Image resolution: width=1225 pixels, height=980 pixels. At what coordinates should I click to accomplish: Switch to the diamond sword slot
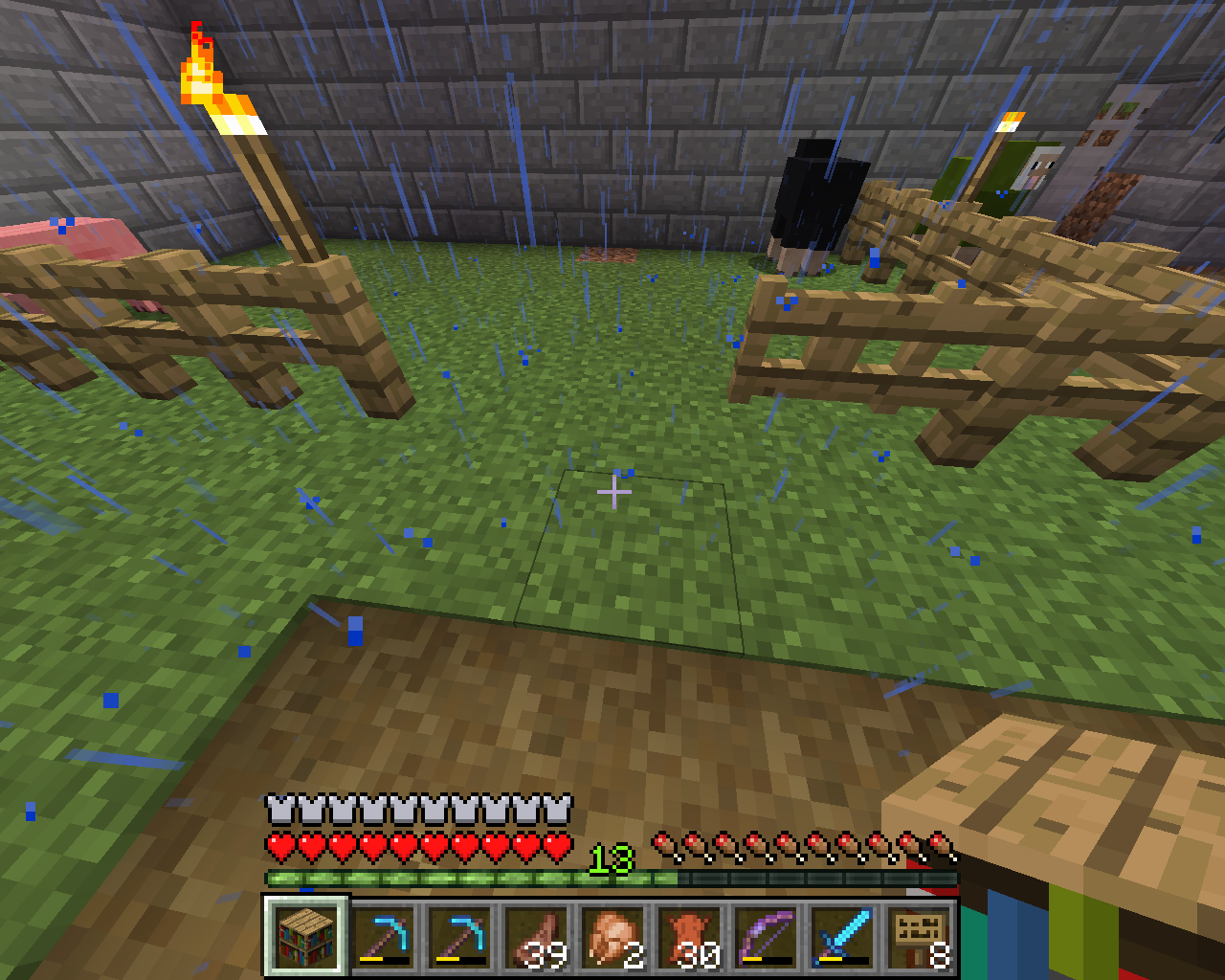[843, 936]
